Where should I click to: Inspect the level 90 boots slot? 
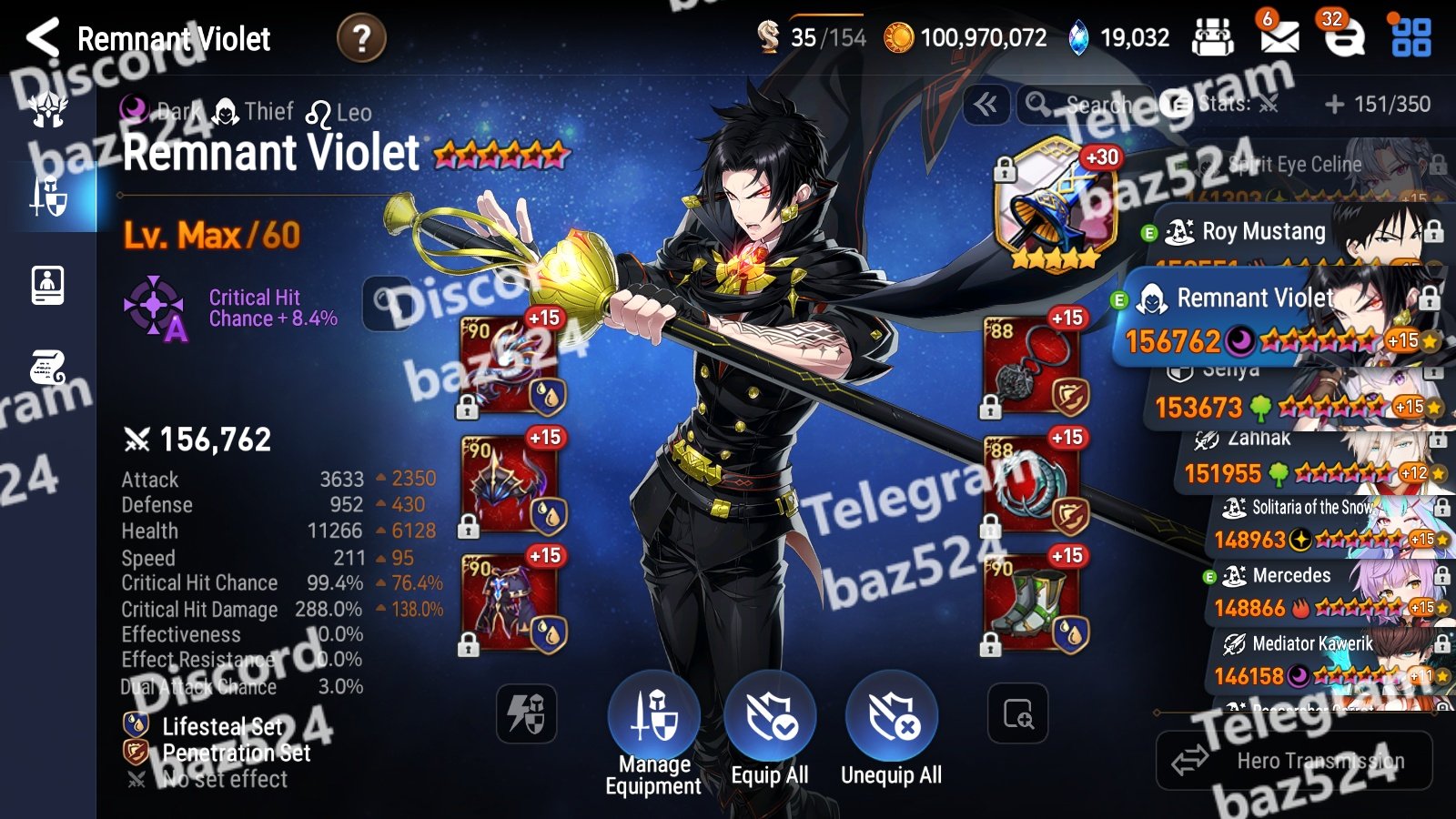(1032, 602)
